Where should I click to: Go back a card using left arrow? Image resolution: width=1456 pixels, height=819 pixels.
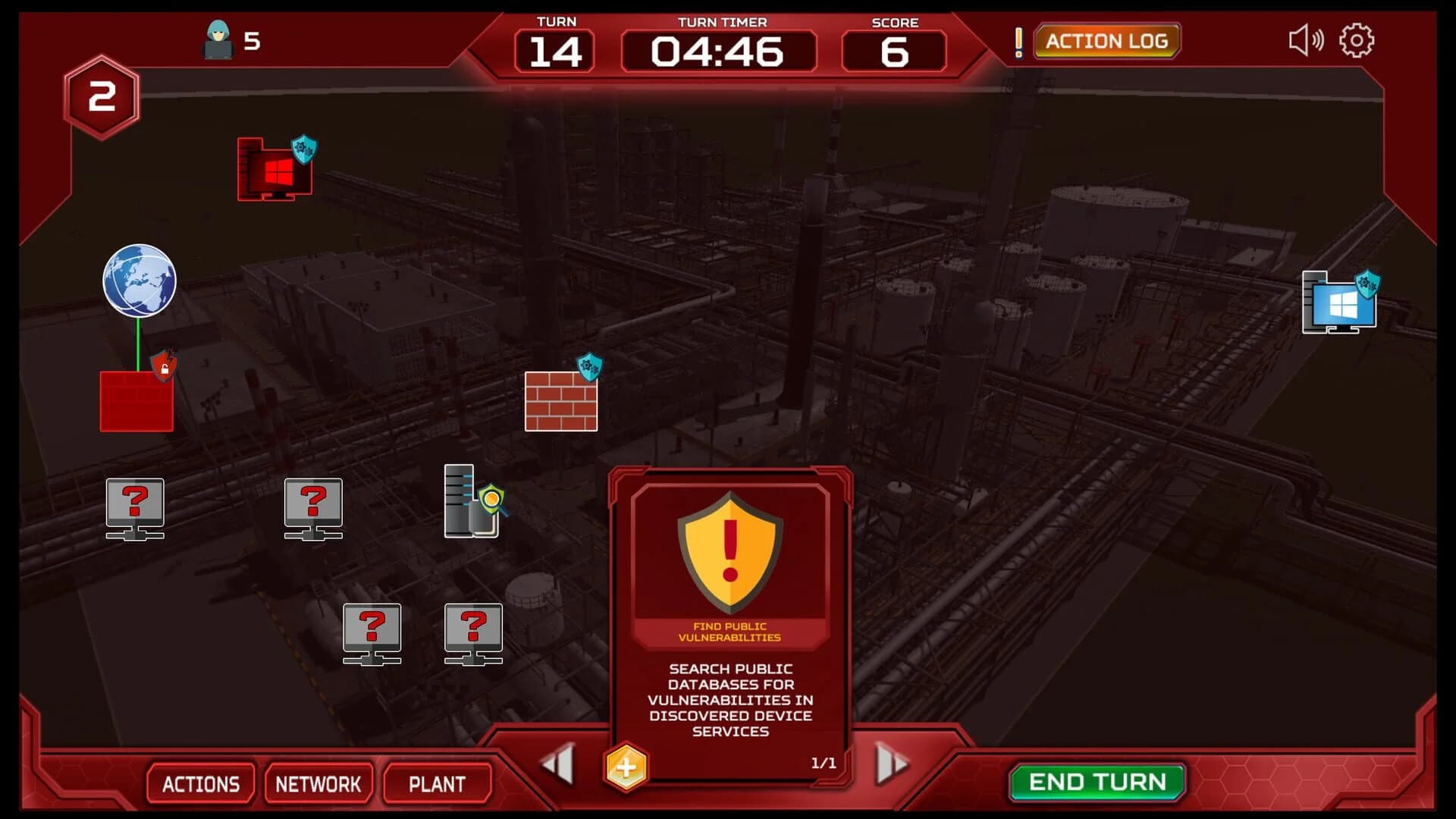coord(556,765)
